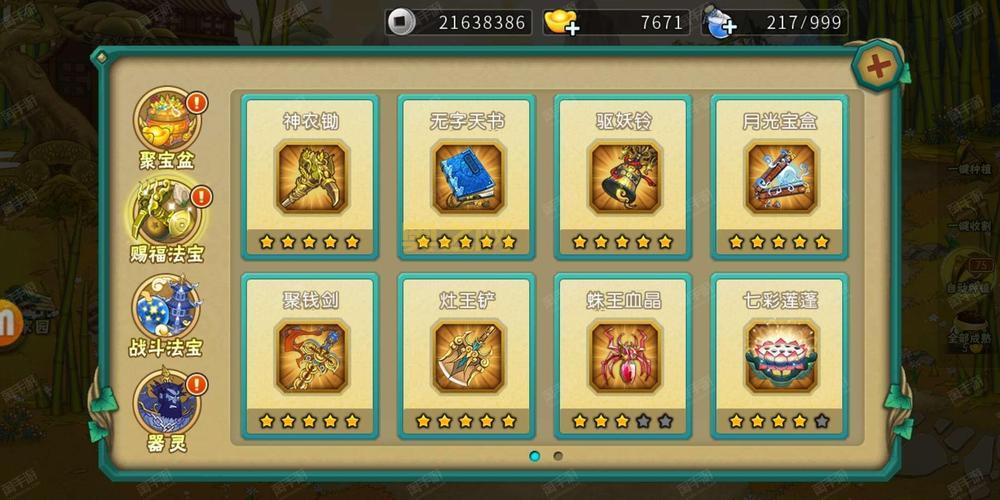
Task: Select the 蛛王血晶 spider card
Action: [x=623, y=356]
